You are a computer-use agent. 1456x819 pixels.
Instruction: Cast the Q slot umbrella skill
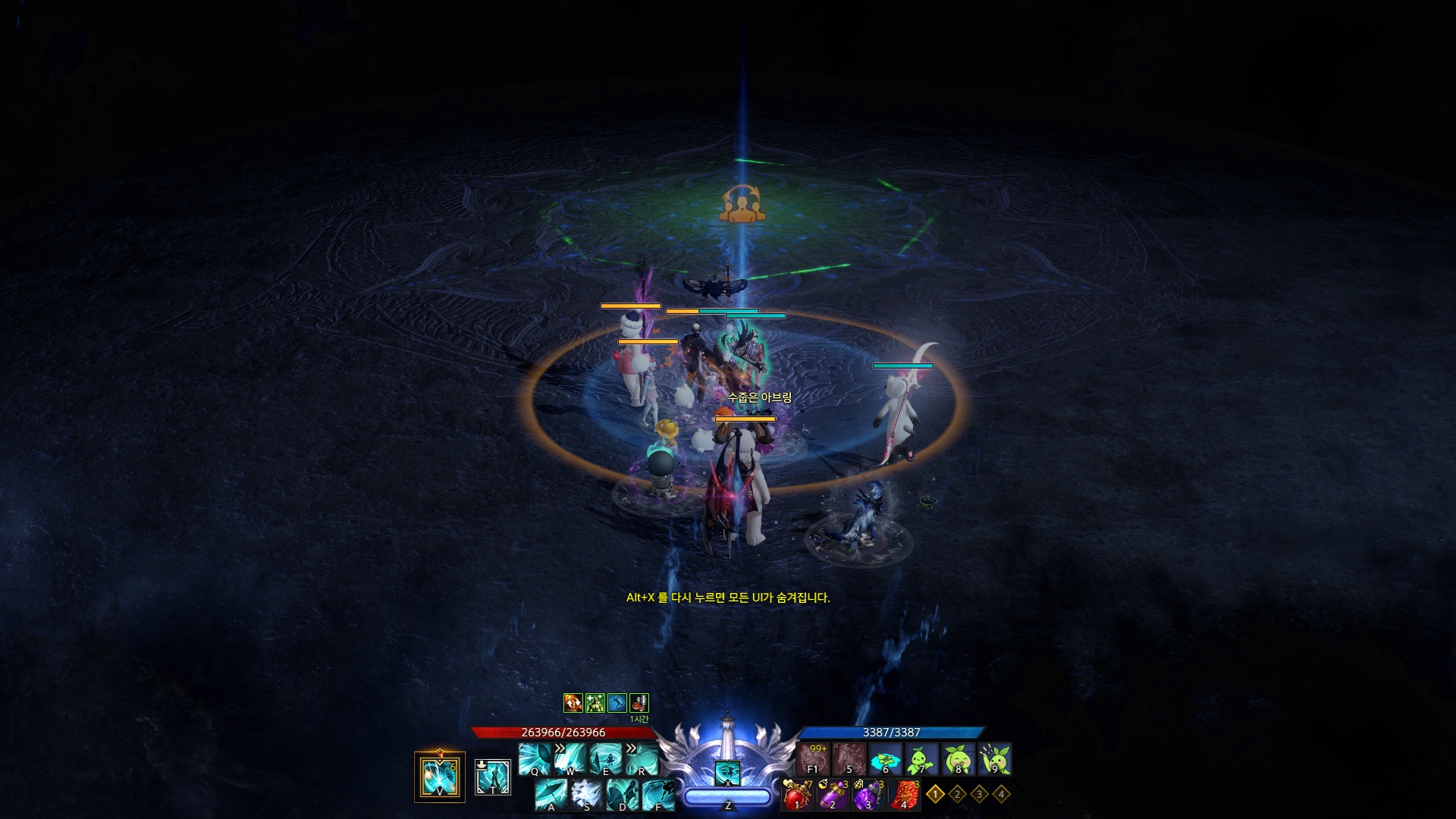click(x=535, y=758)
